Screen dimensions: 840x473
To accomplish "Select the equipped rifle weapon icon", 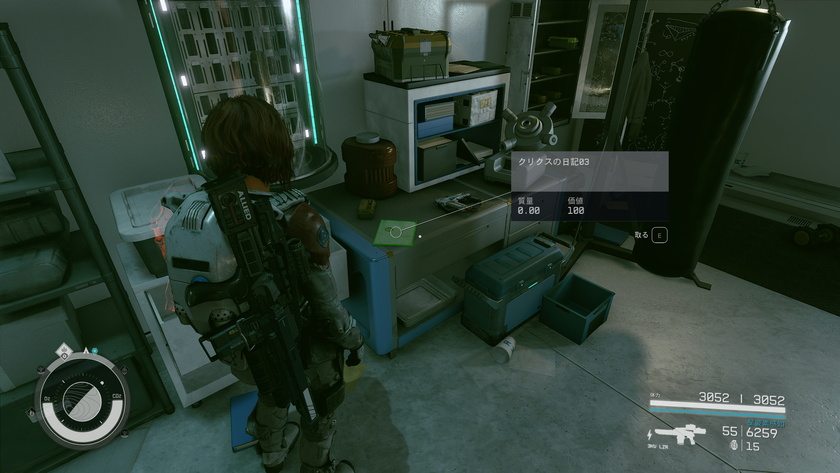I will pyautogui.click(x=680, y=435).
